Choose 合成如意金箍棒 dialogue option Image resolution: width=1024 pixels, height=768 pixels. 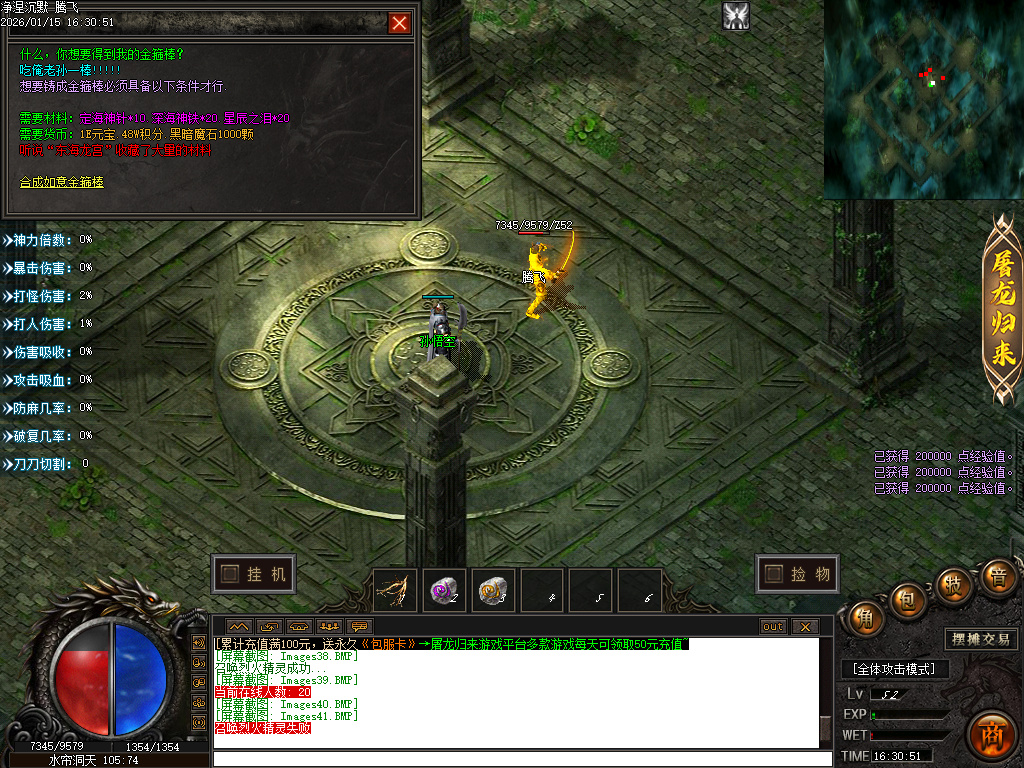click(62, 182)
